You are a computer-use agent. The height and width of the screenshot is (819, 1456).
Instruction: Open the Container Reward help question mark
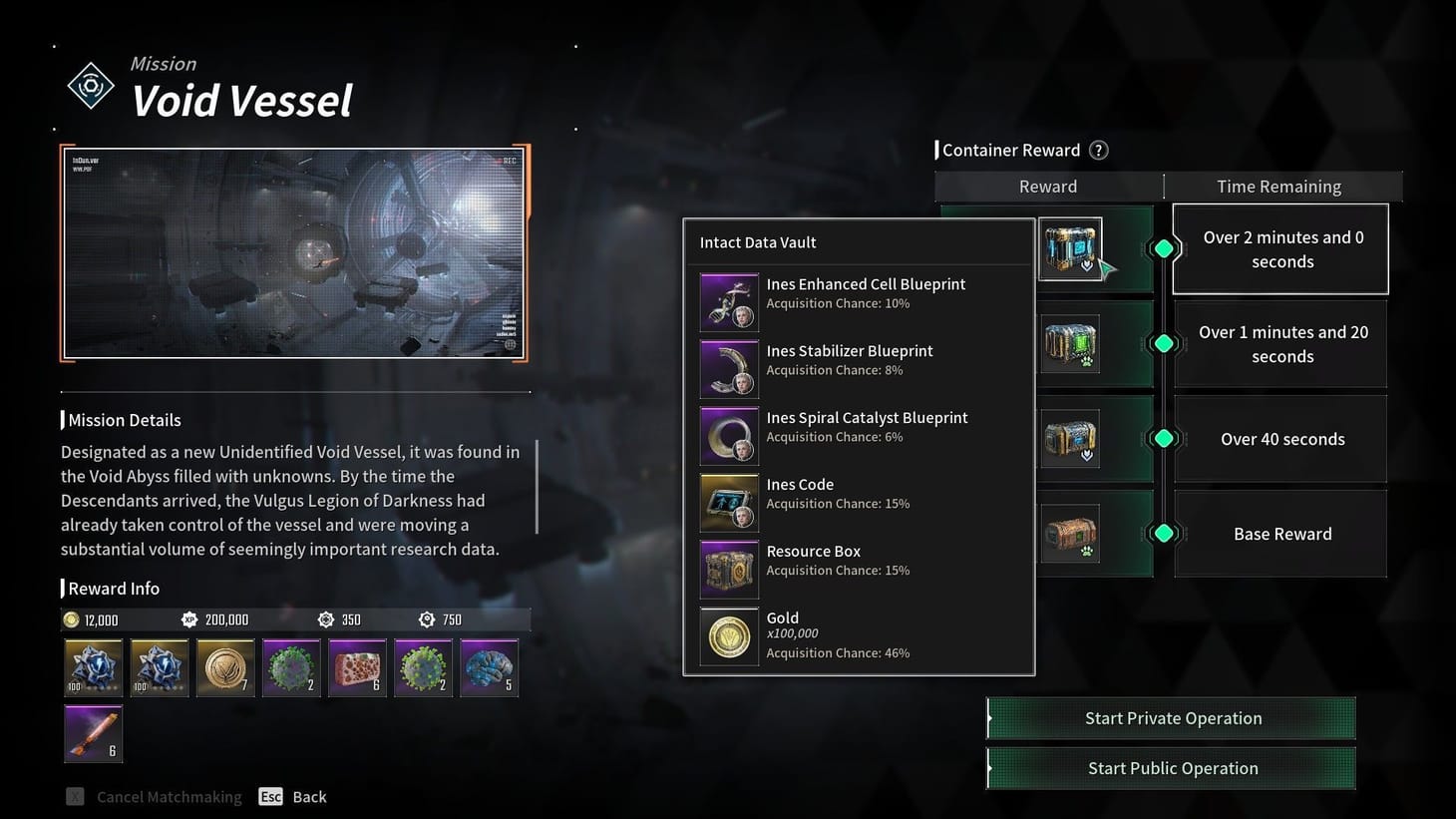tap(1098, 150)
